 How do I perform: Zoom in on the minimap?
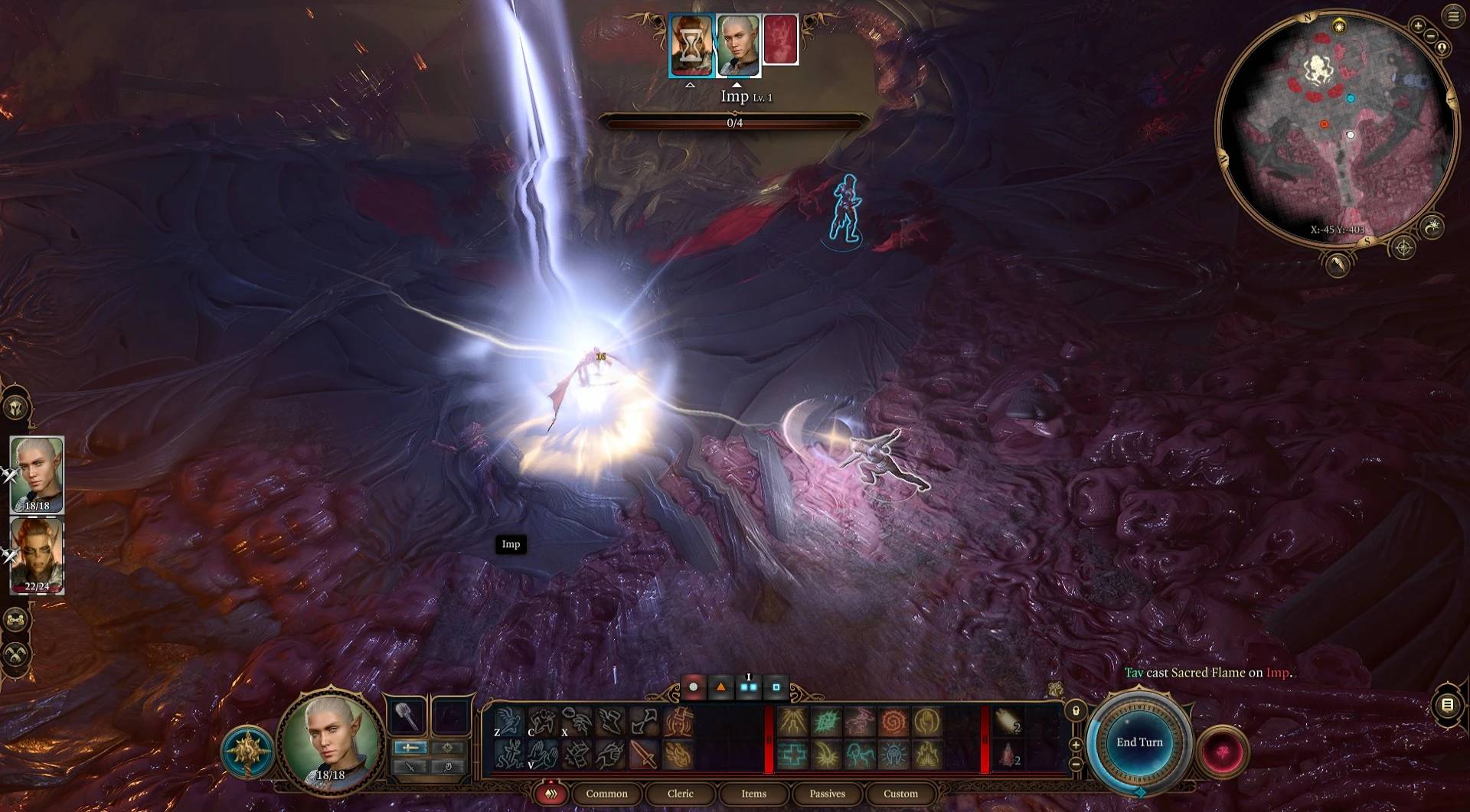click(x=1418, y=26)
